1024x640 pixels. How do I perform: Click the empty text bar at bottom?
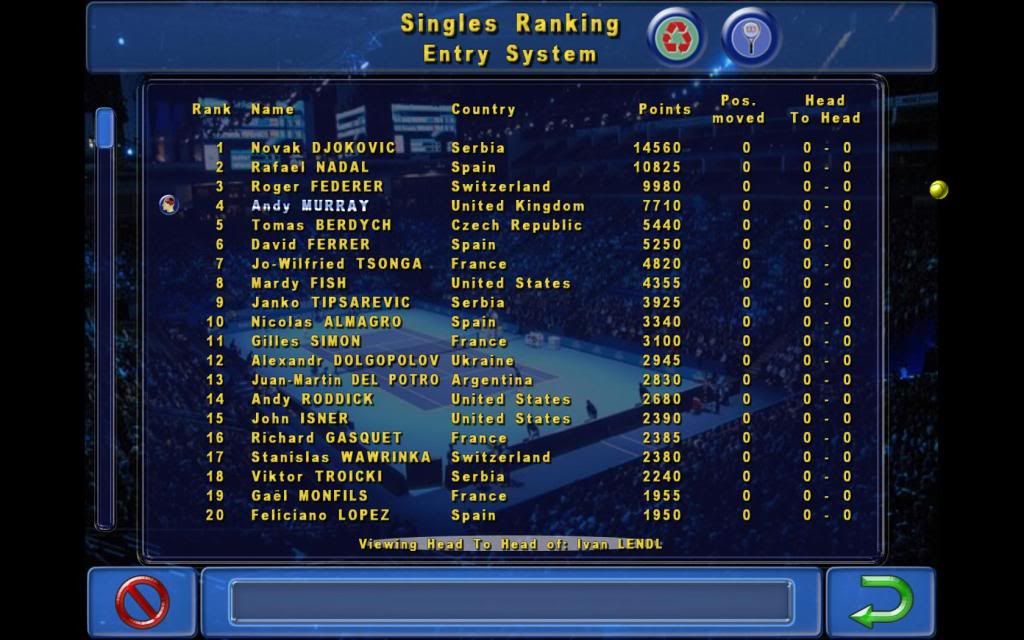[511, 602]
